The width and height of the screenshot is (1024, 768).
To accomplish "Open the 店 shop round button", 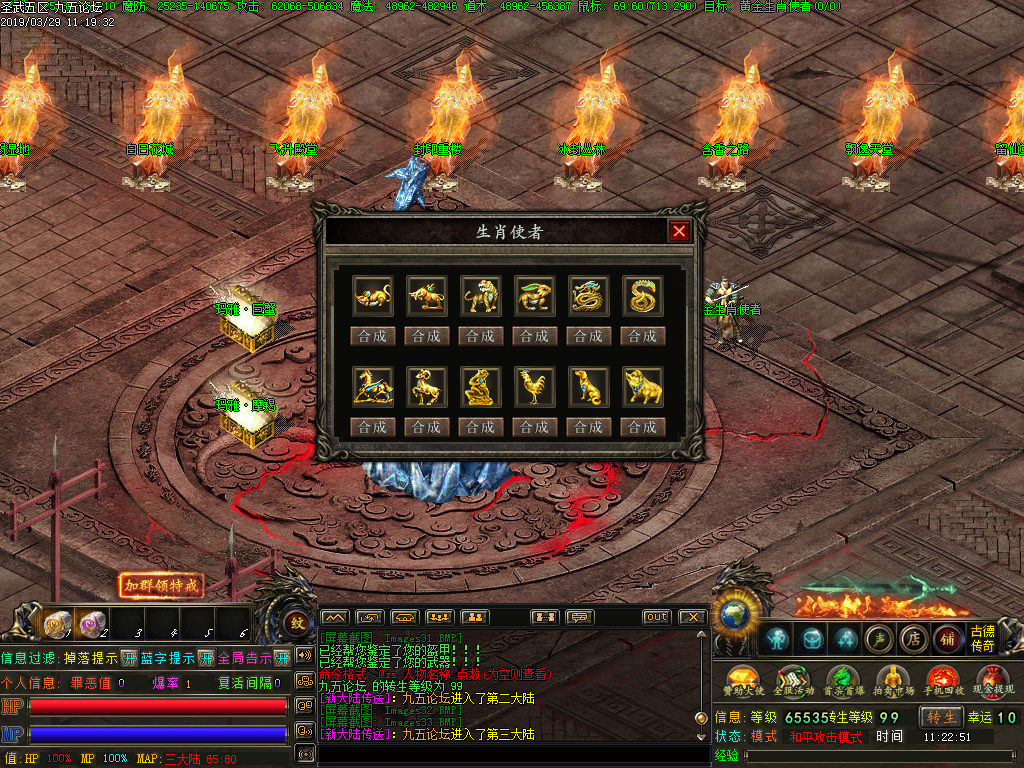I will pyautogui.click(x=912, y=638).
